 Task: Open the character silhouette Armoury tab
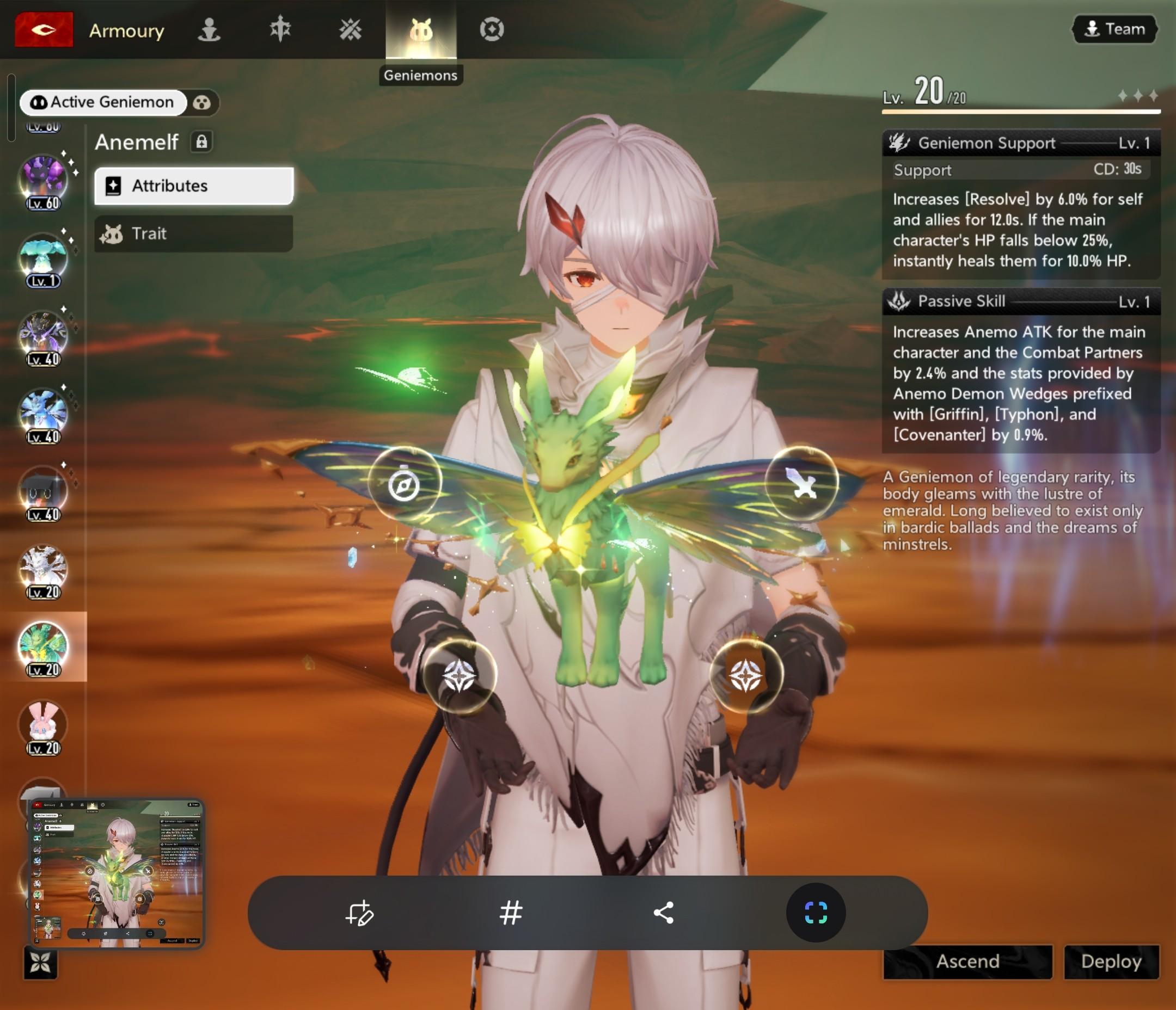210,29
